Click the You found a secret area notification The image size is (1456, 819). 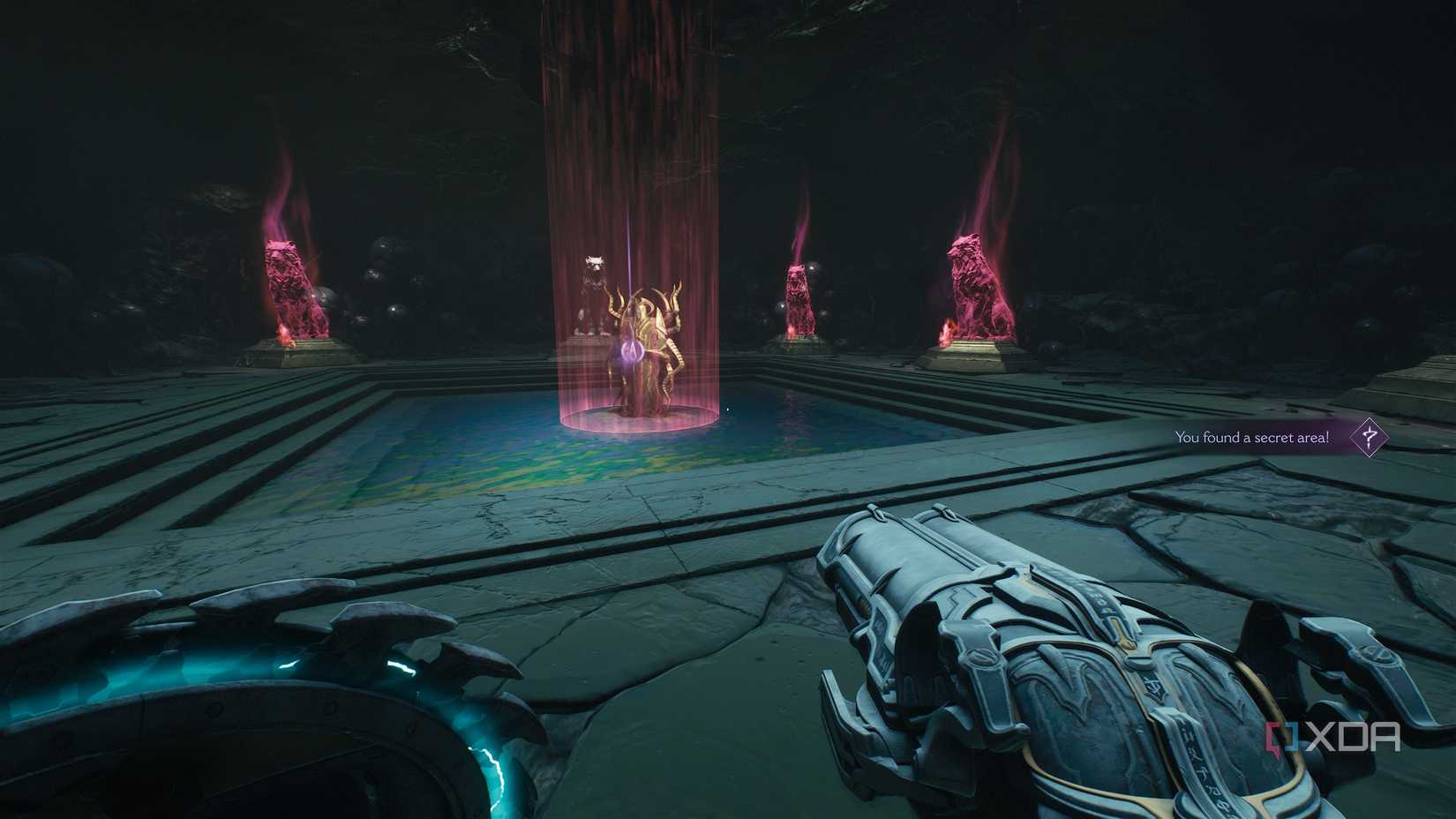[x=1253, y=437]
